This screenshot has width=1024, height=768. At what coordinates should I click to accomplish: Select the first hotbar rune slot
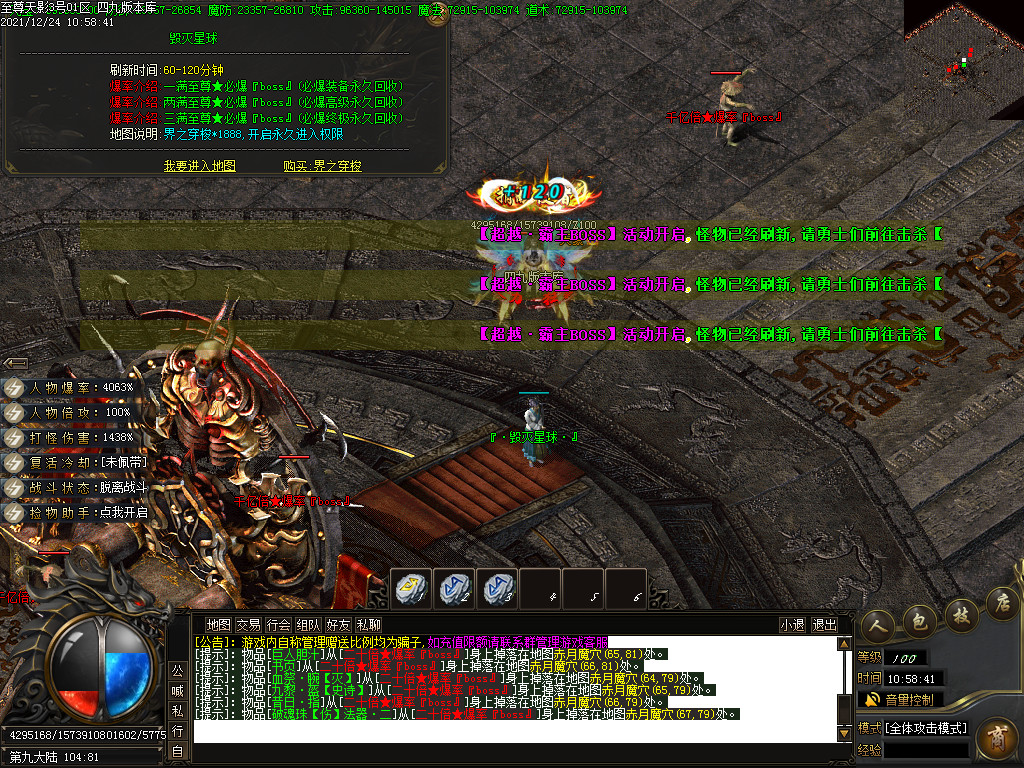pos(410,588)
